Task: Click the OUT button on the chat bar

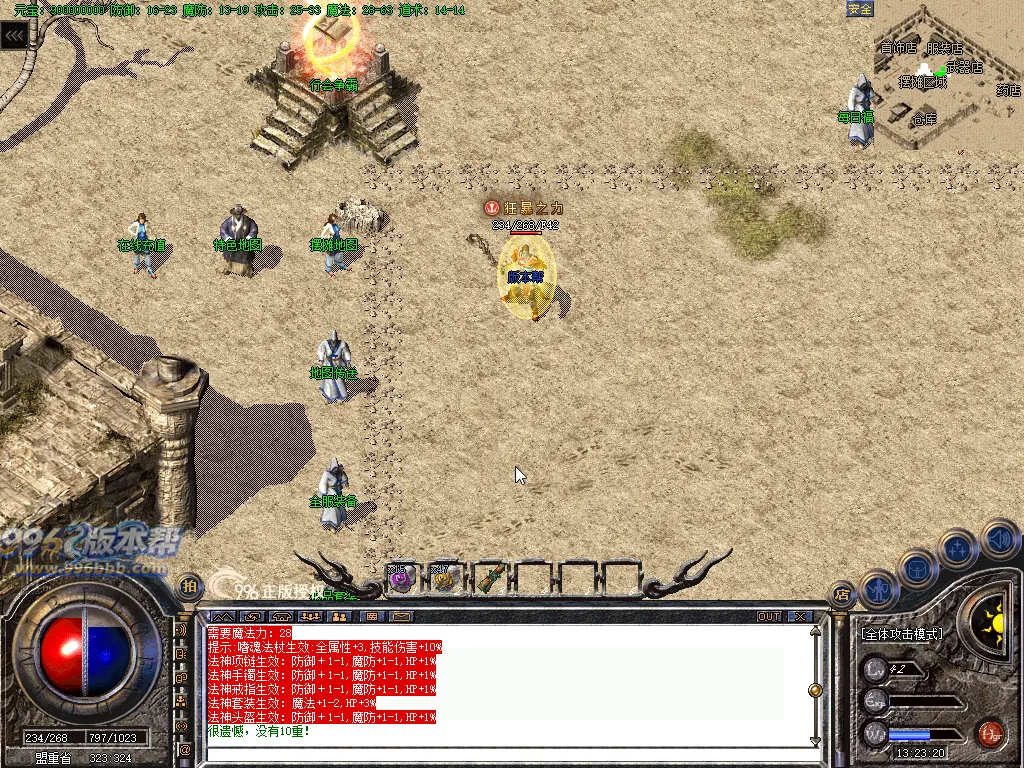Action: pos(769,616)
